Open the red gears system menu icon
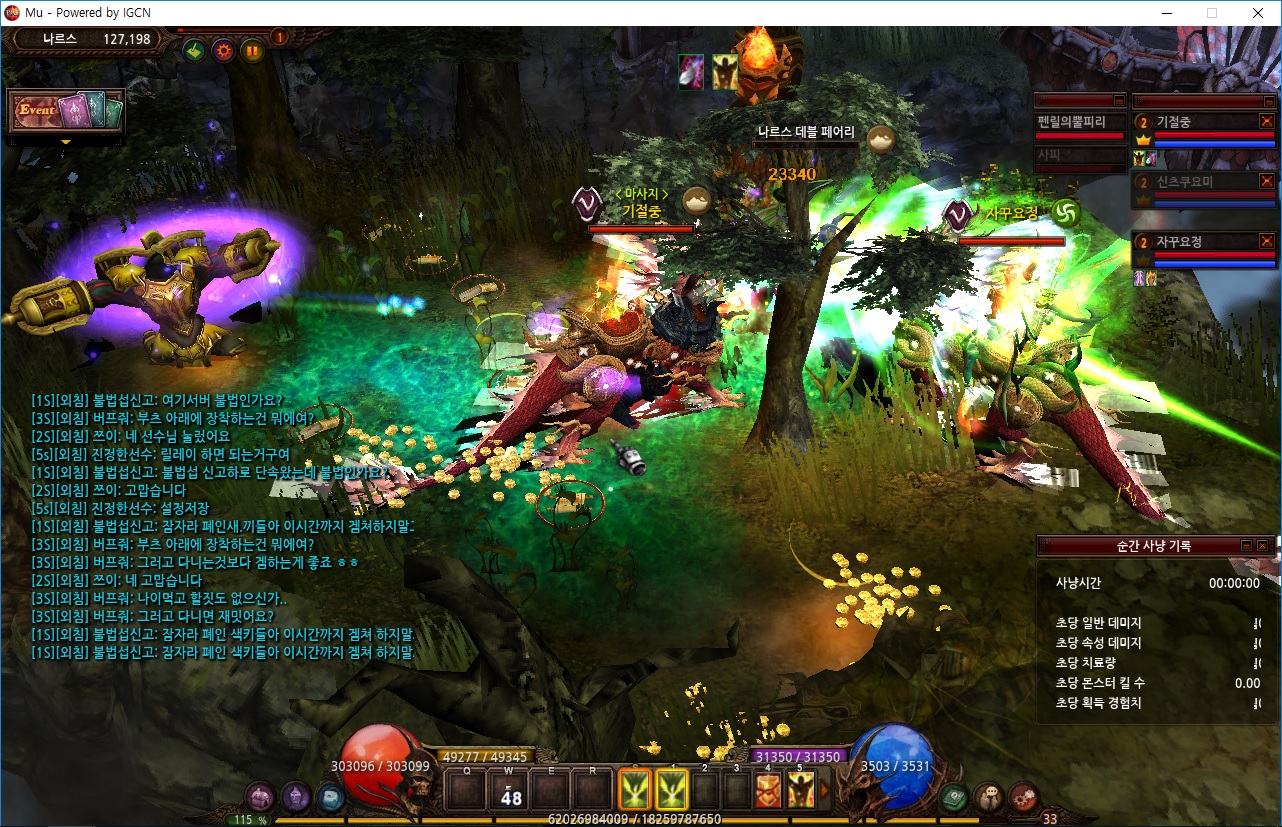Viewport: 1282px width, 827px height. pyautogui.click(x=1023, y=797)
